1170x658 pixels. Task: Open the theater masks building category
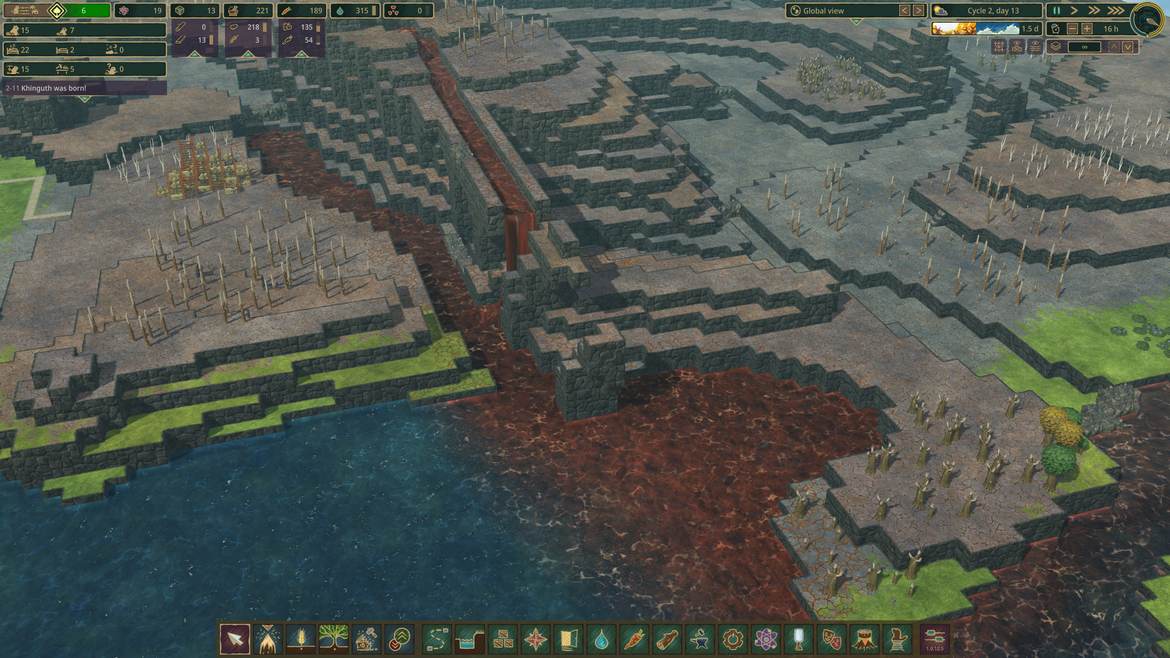832,639
